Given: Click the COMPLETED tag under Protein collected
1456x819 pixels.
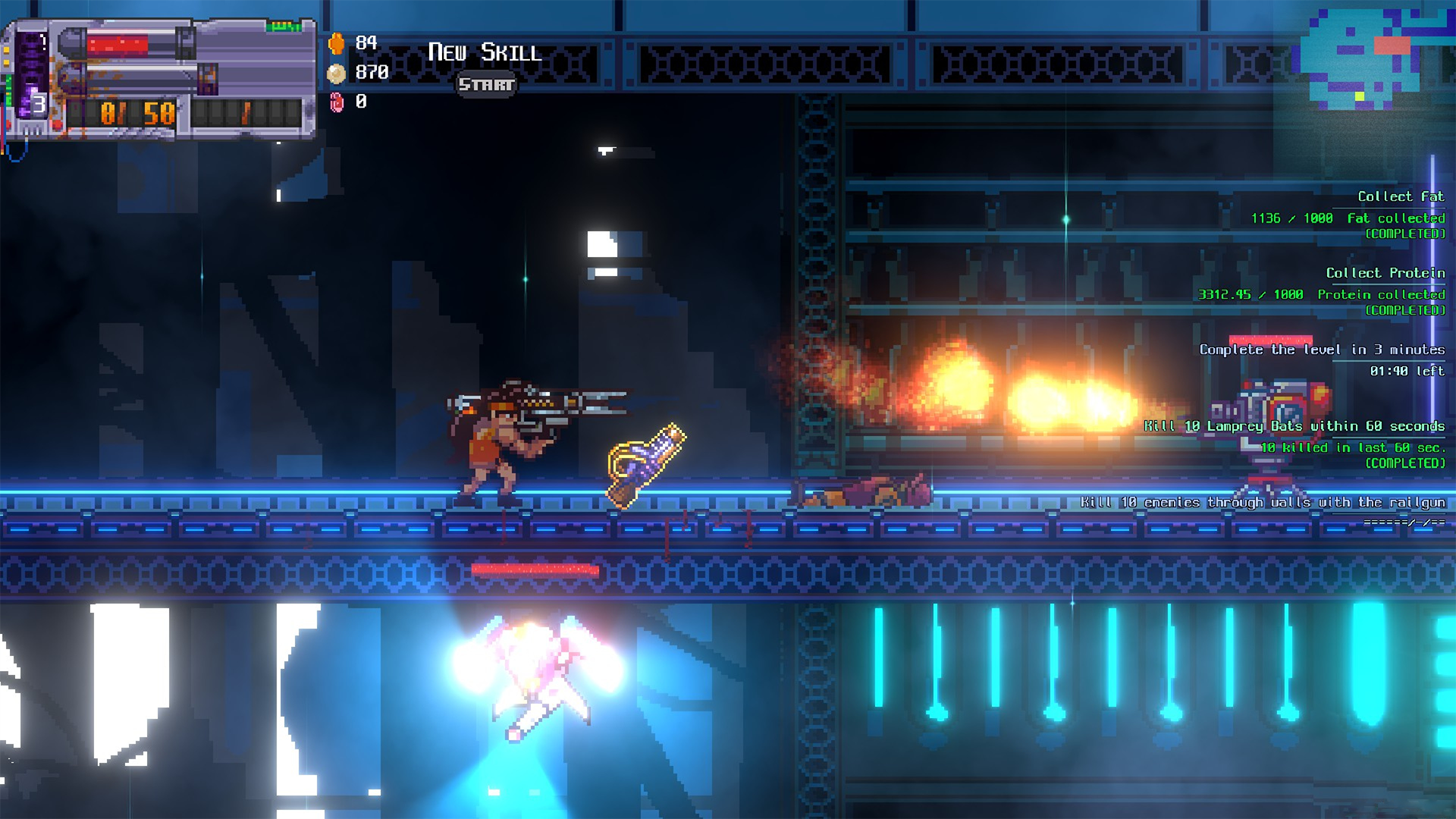Looking at the screenshot, I should pyautogui.click(x=1404, y=312).
